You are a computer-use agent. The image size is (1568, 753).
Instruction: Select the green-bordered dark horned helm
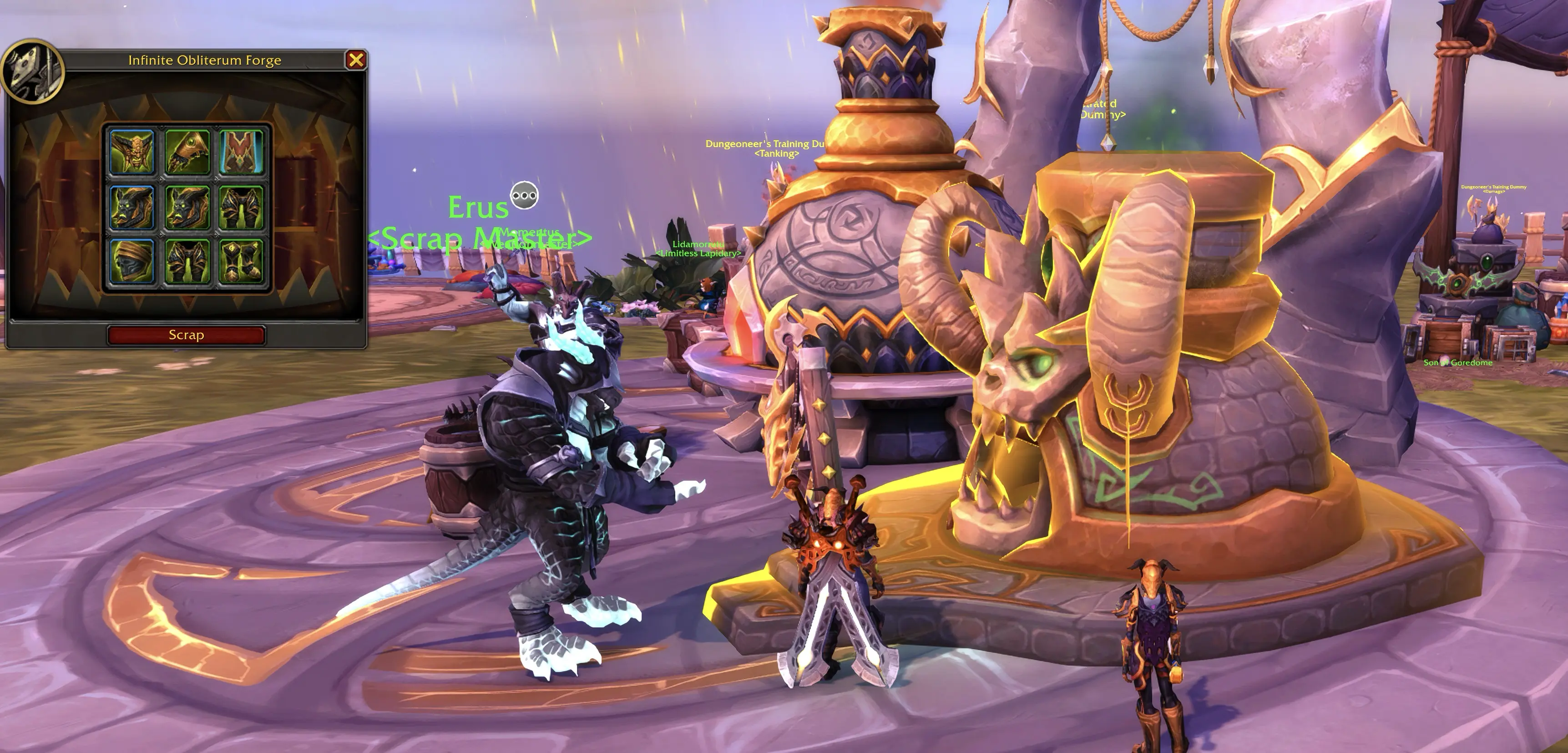(187, 207)
